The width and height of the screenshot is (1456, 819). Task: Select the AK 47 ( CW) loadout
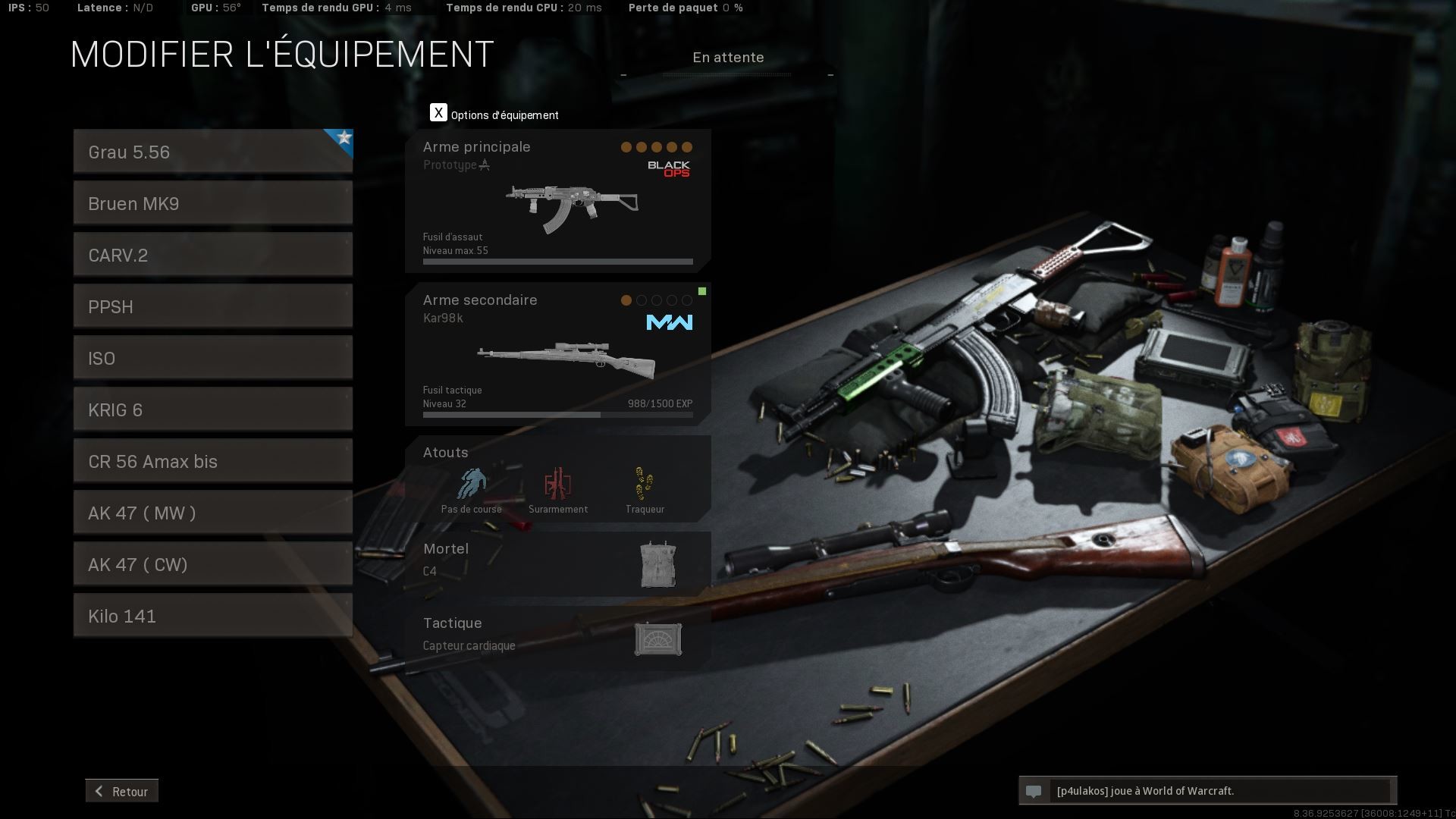212,564
